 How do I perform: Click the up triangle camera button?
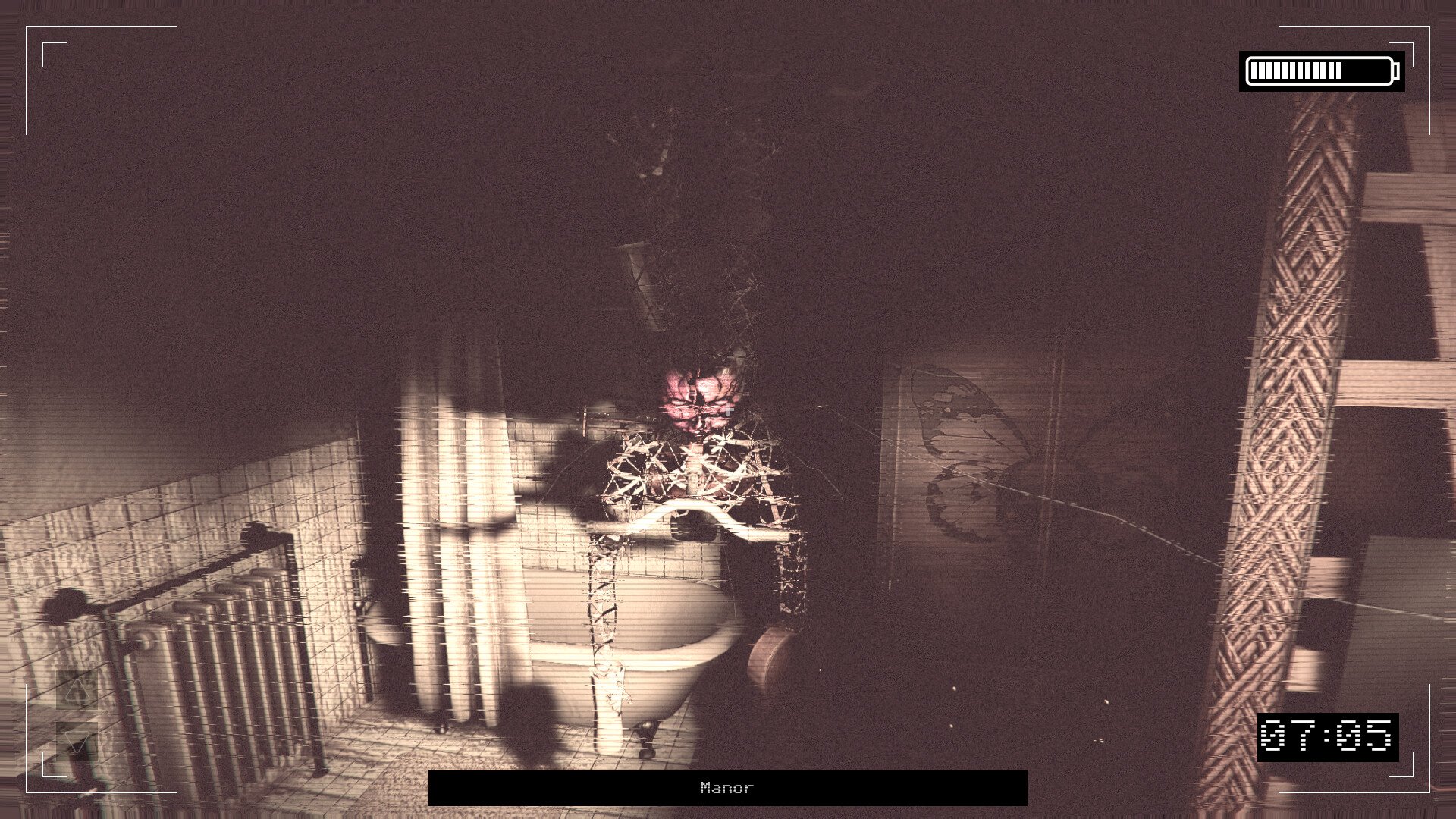pos(77,689)
